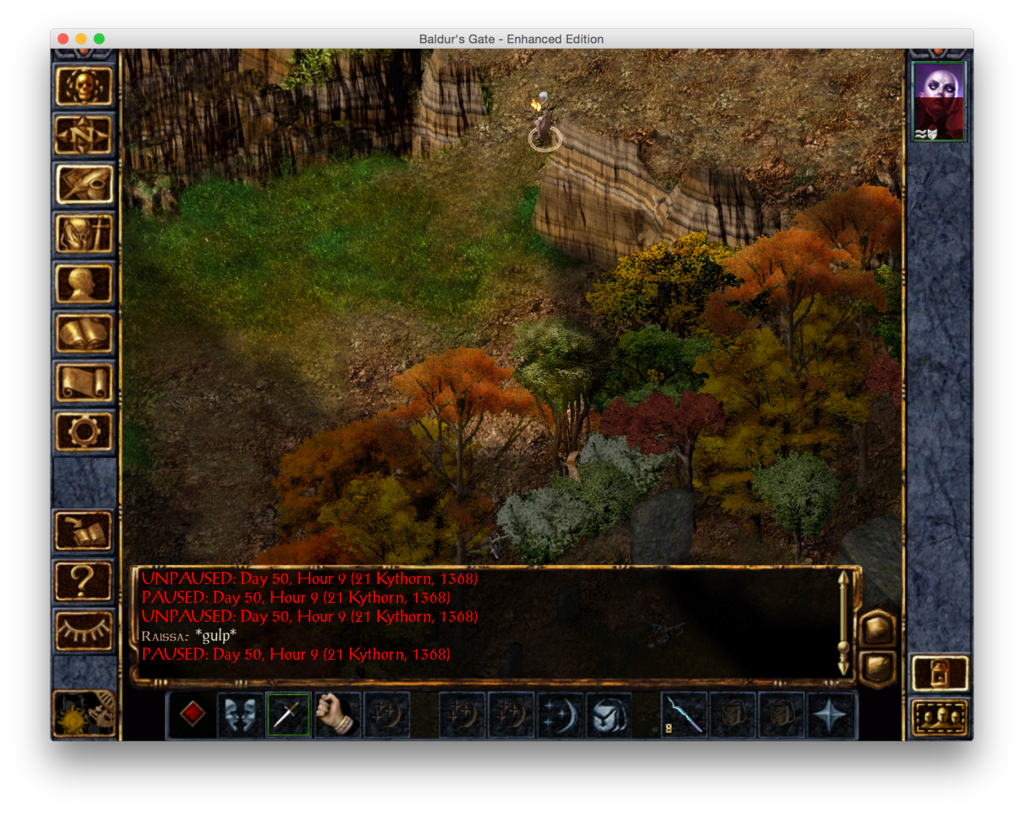The image size is (1024, 813).
Task: Select the dagger weapon slot
Action: pos(288,714)
